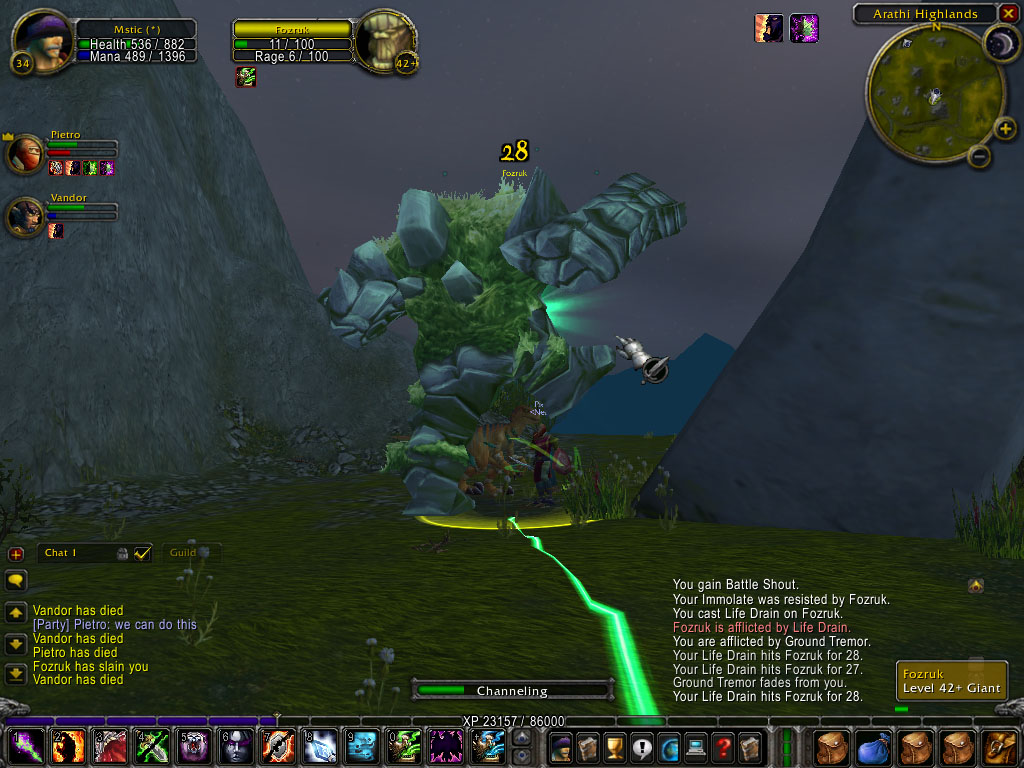Open the red question mark help button

[723, 746]
